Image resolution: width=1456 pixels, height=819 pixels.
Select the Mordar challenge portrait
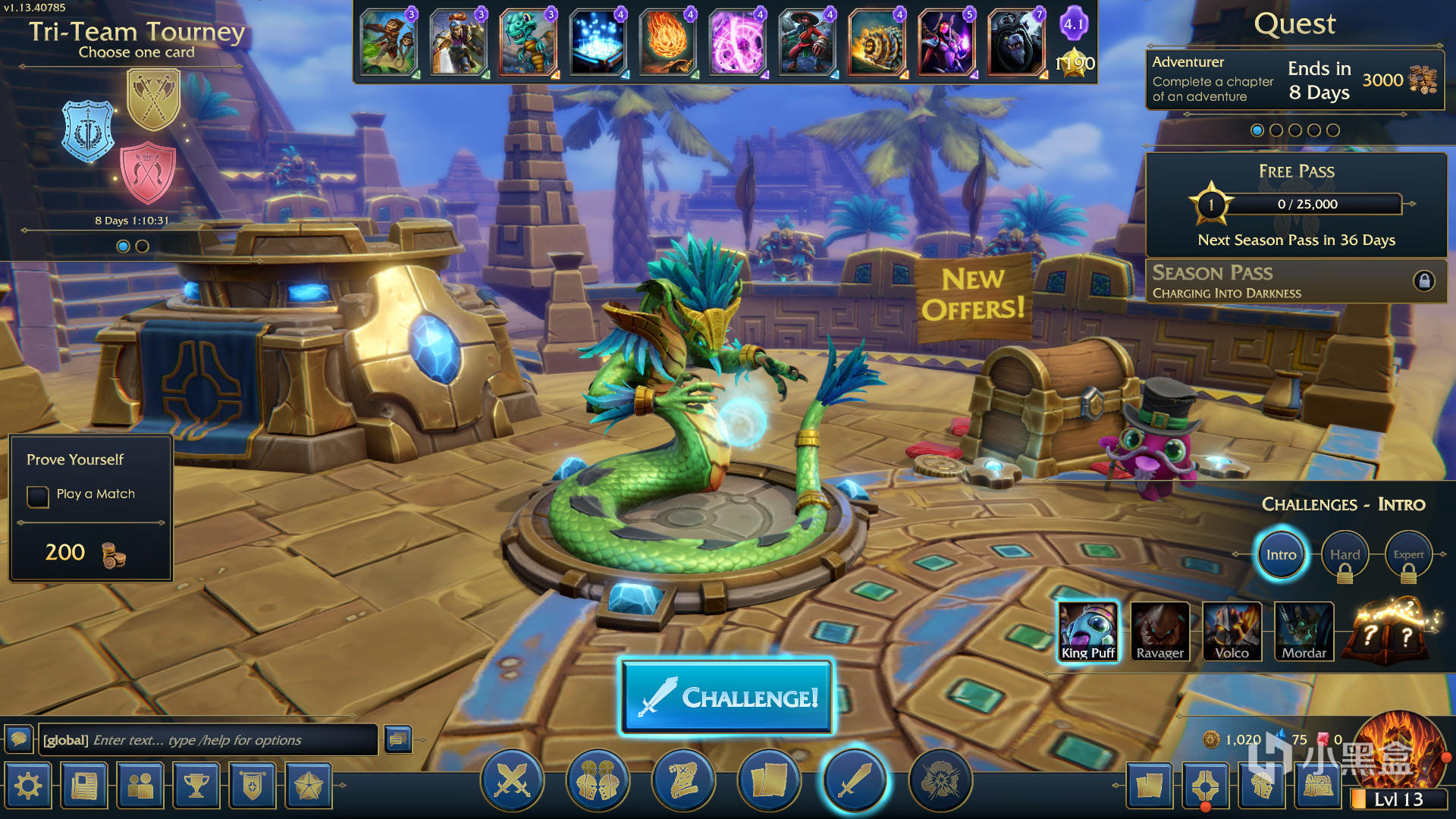point(1304,631)
